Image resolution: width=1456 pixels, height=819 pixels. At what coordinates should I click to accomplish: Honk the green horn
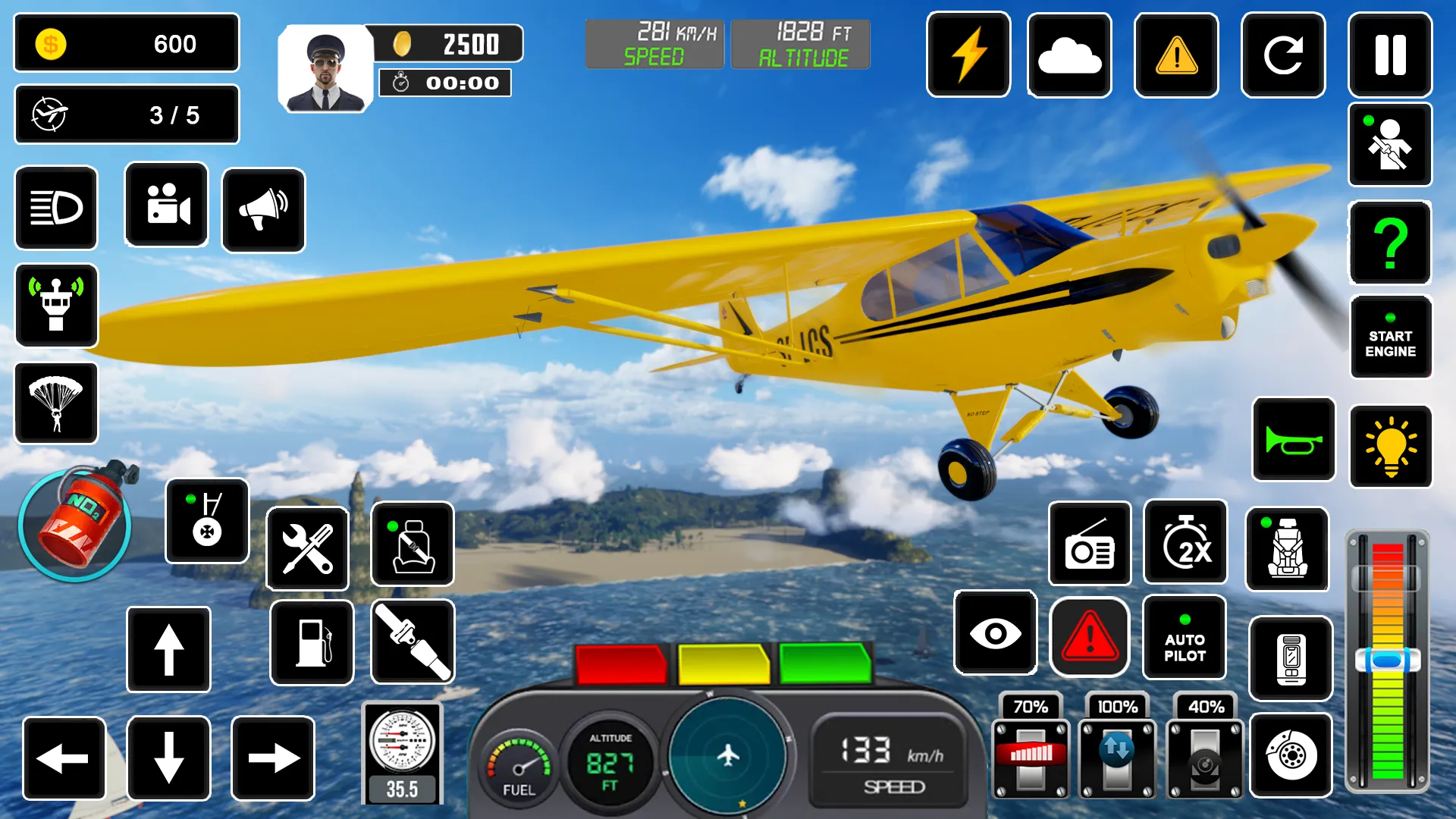[x=1293, y=440]
